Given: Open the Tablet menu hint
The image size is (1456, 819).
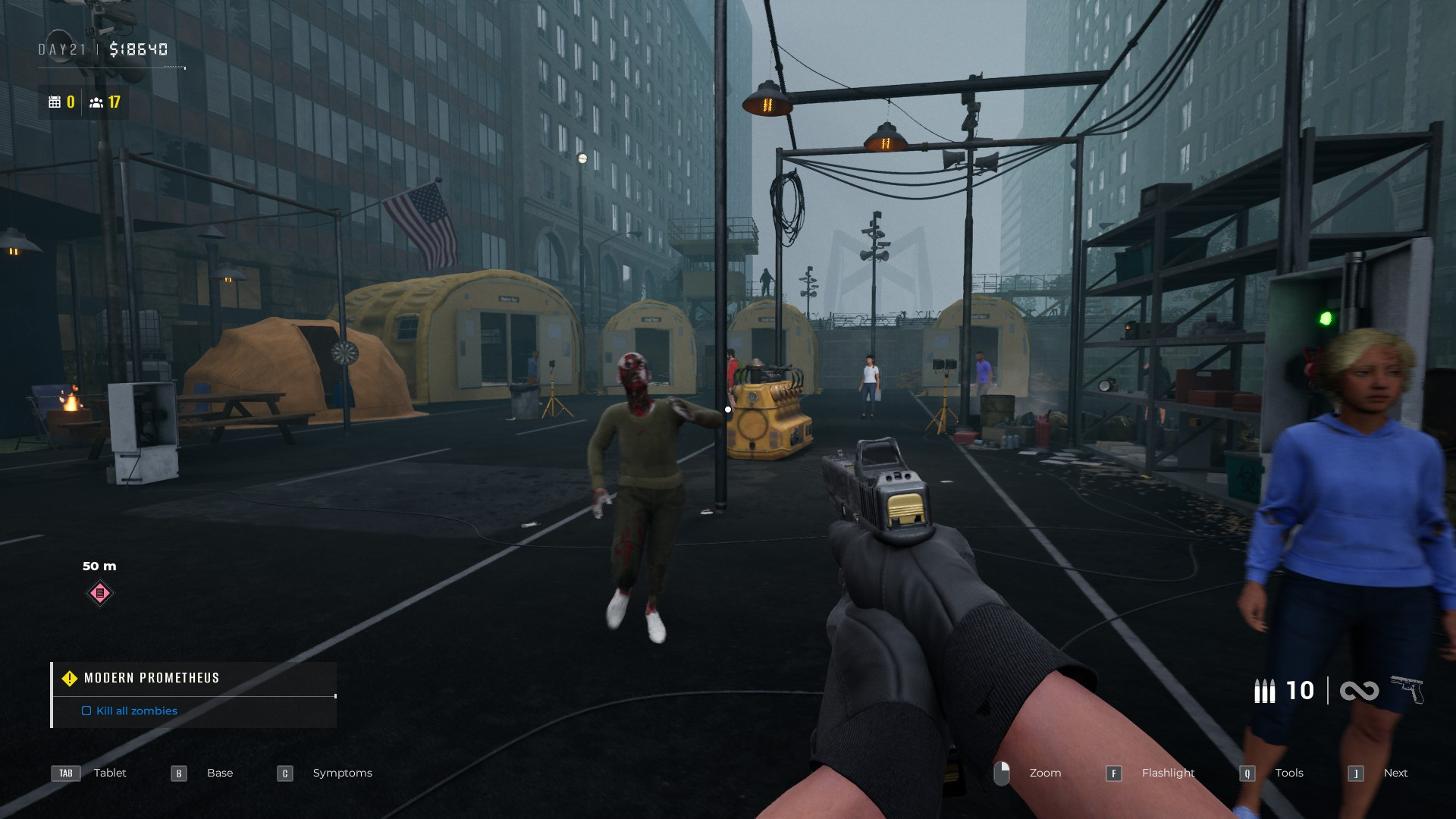Looking at the screenshot, I should pyautogui.click(x=109, y=773).
